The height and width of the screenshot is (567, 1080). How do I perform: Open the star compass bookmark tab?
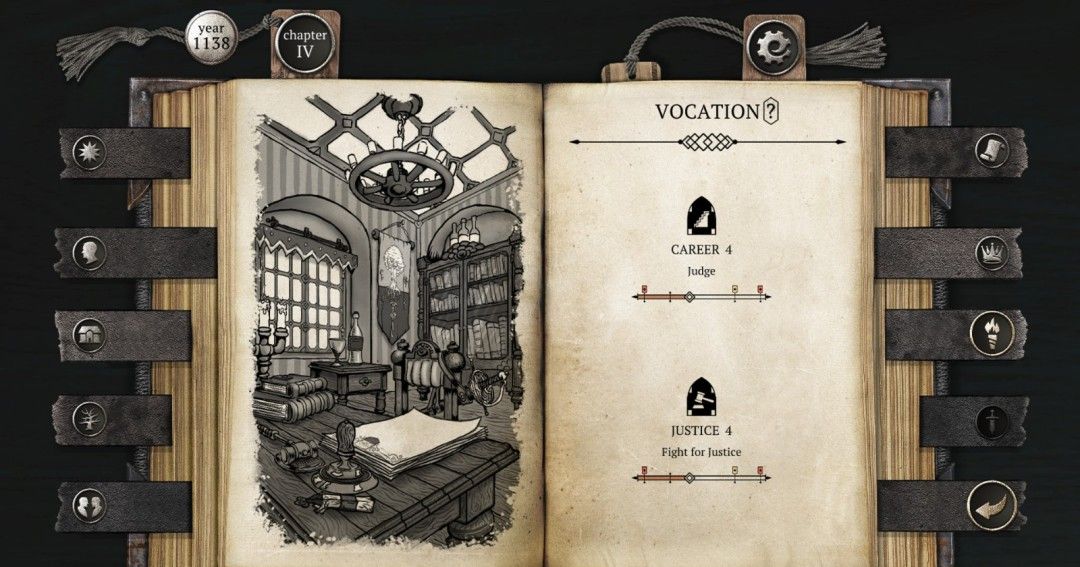coord(89,152)
